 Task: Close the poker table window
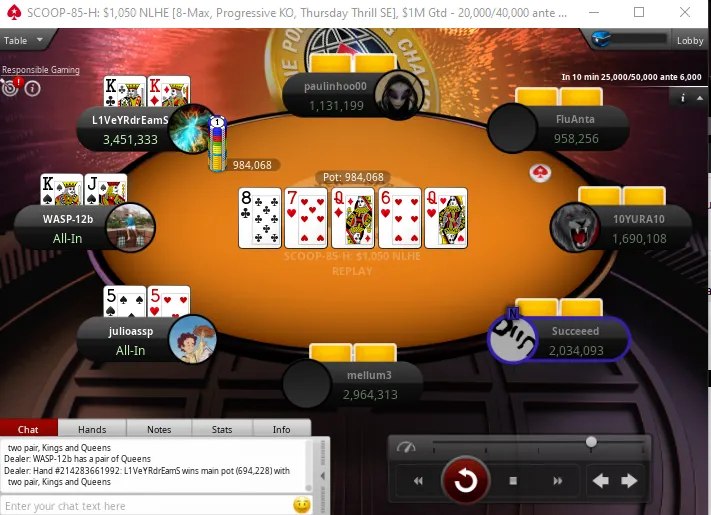[x=688, y=13]
